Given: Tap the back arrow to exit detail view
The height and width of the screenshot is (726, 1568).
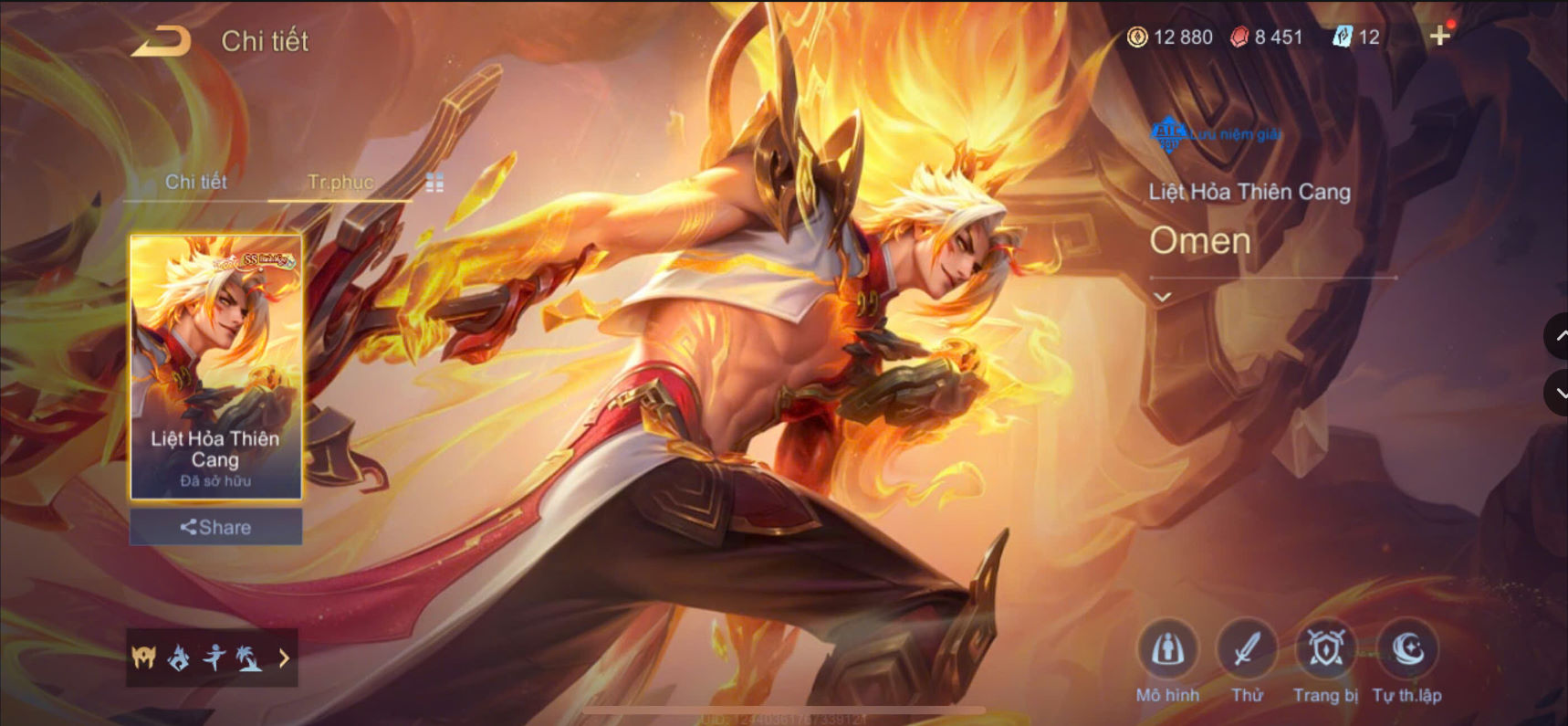Looking at the screenshot, I should point(161,38).
